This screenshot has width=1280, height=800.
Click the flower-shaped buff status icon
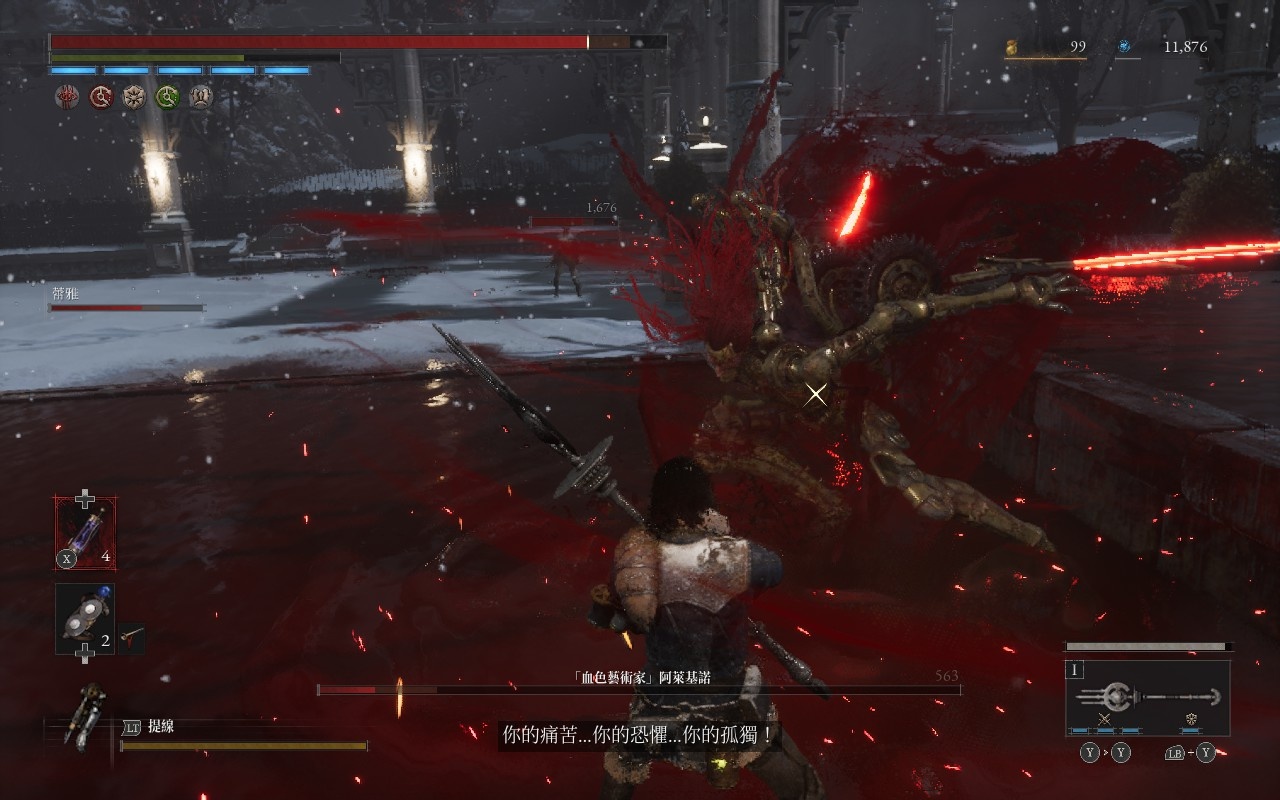click(134, 97)
